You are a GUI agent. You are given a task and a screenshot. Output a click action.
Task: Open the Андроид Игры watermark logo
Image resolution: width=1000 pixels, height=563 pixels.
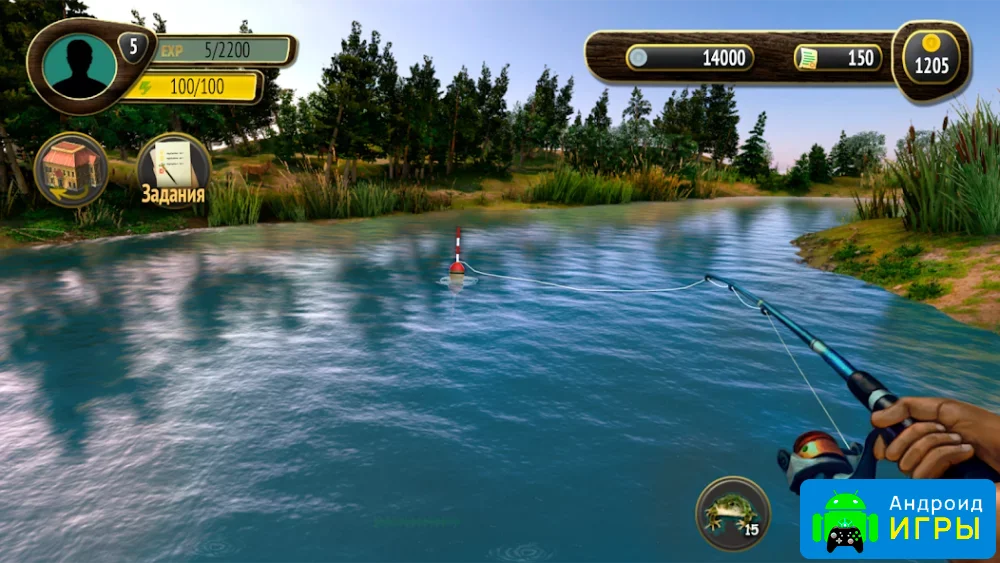(897, 518)
